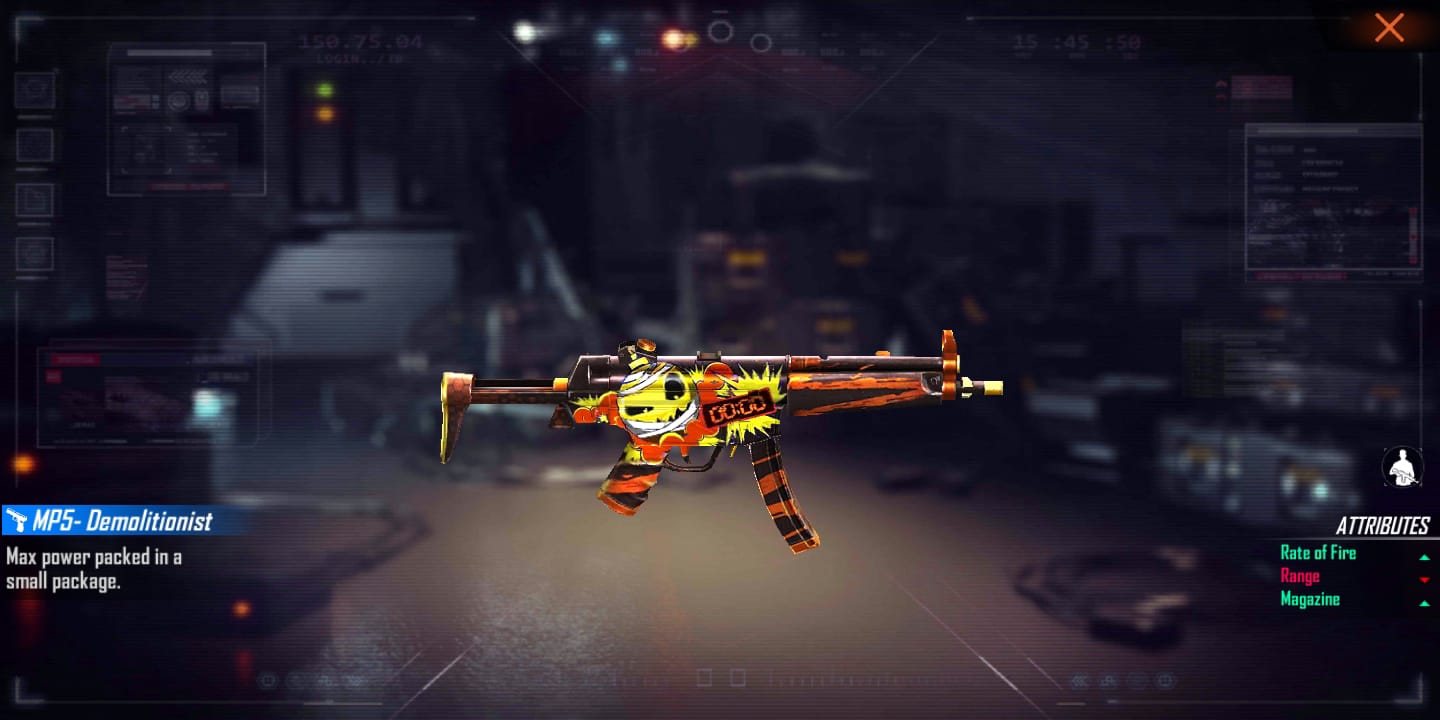Open the soldier weapon preview icon

pyautogui.click(x=1401, y=468)
